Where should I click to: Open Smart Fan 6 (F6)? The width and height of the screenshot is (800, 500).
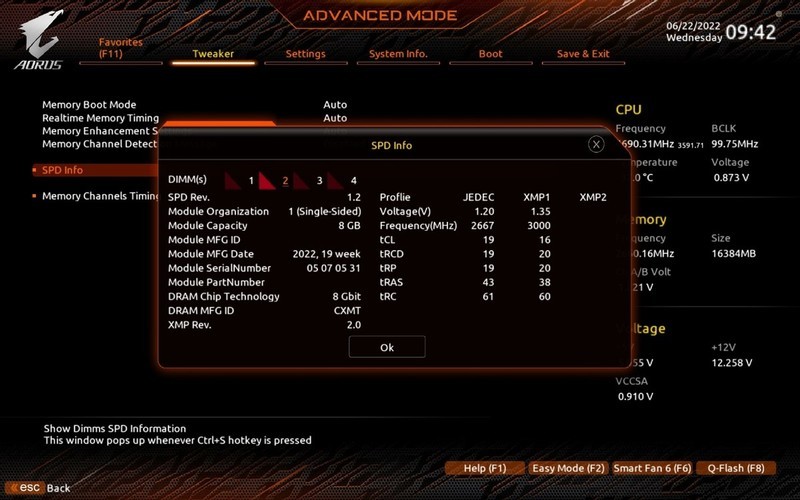click(652, 468)
